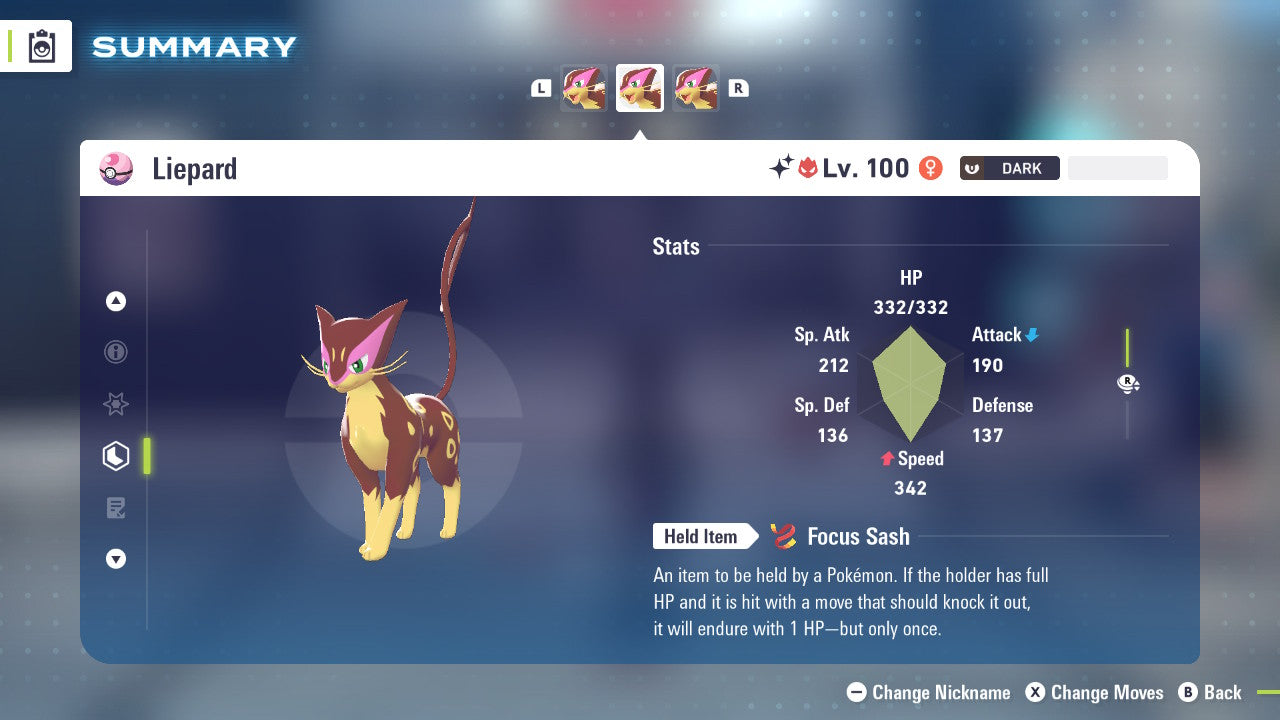Click the highlighted stats hexagon sidebar icon
The width and height of the screenshot is (1280, 720).
(x=116, y=456)
